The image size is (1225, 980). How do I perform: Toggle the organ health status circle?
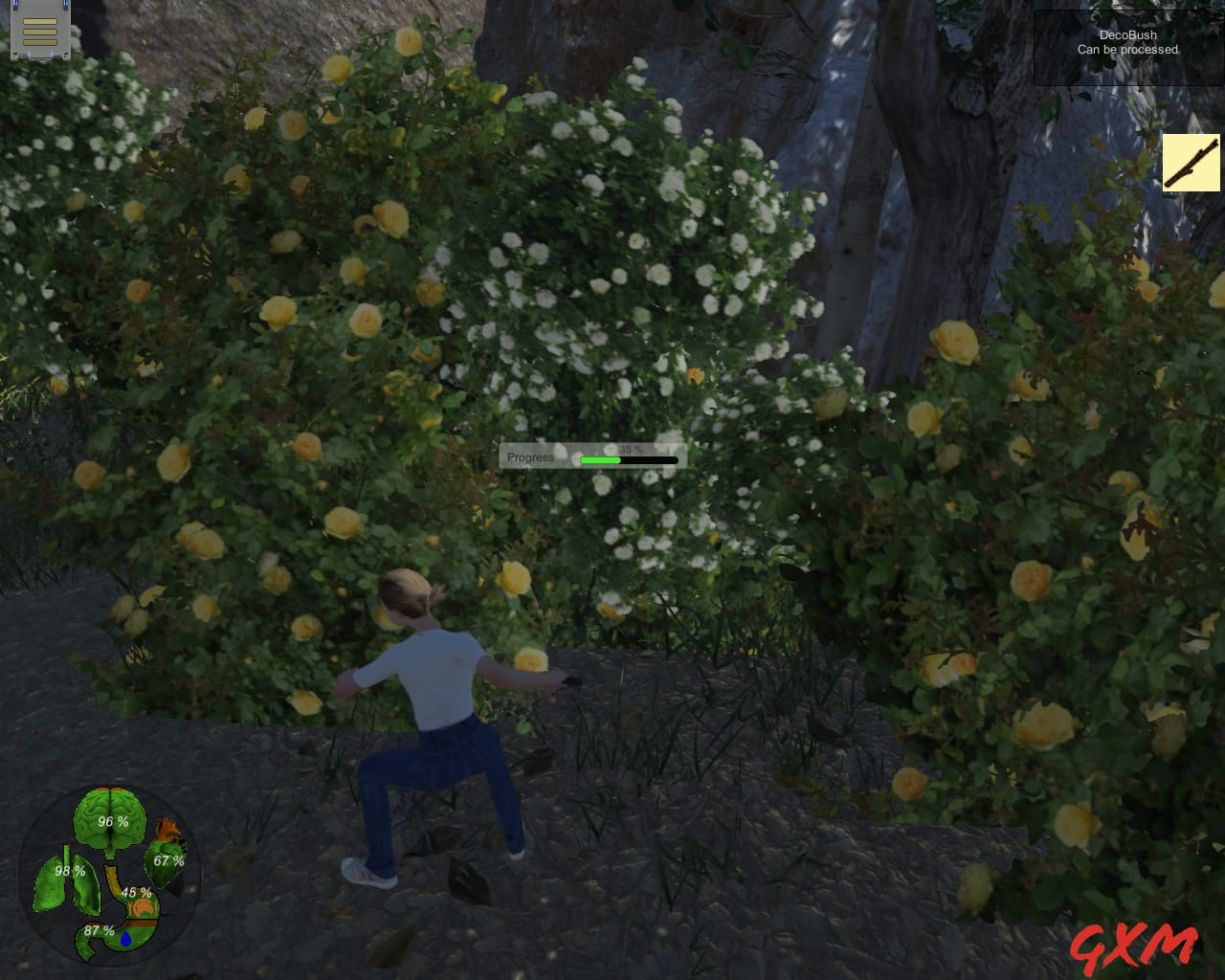pyautogui.click(x=110, y=876)
